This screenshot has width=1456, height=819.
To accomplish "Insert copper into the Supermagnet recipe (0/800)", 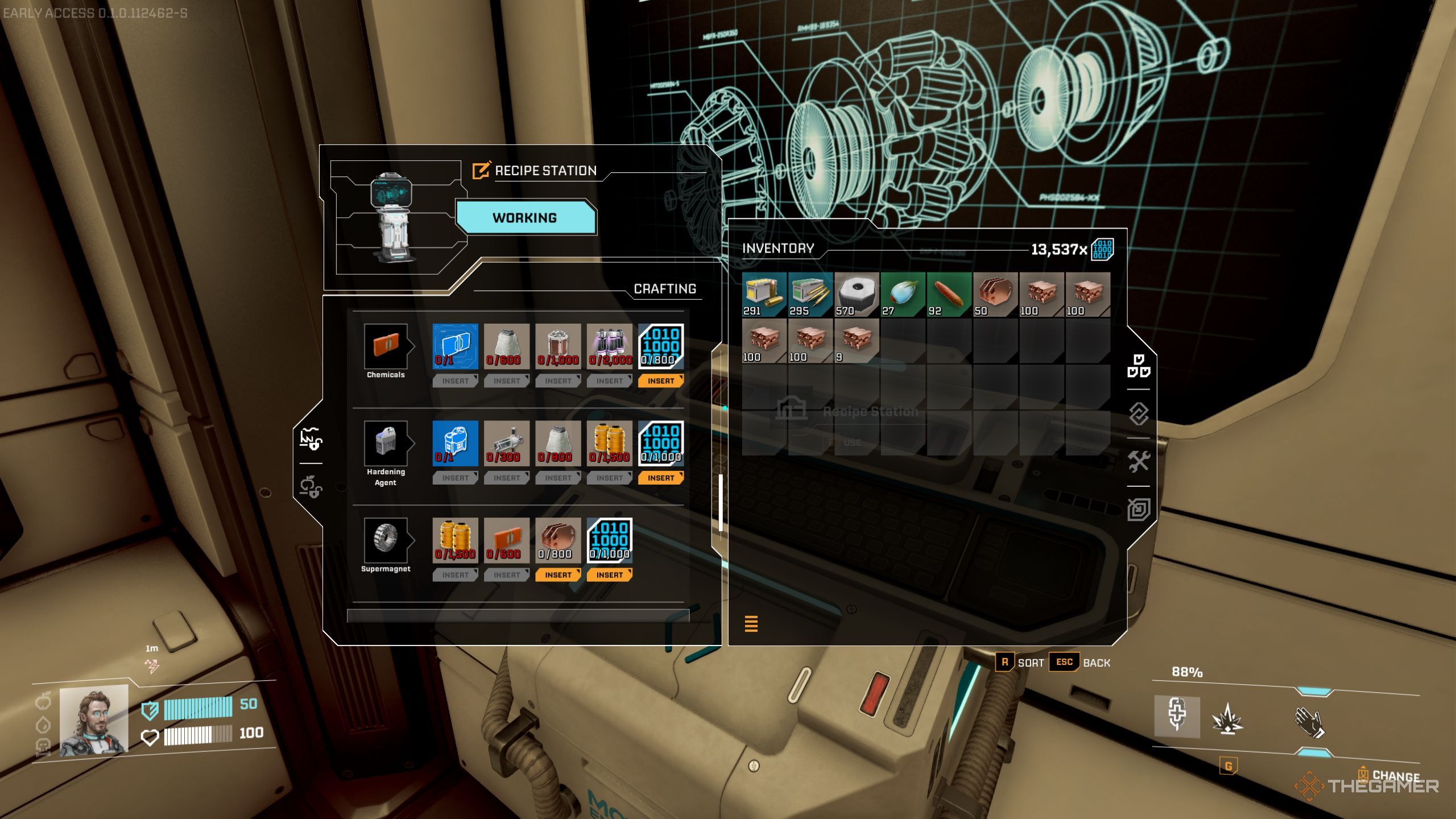I will click(557, 575).
